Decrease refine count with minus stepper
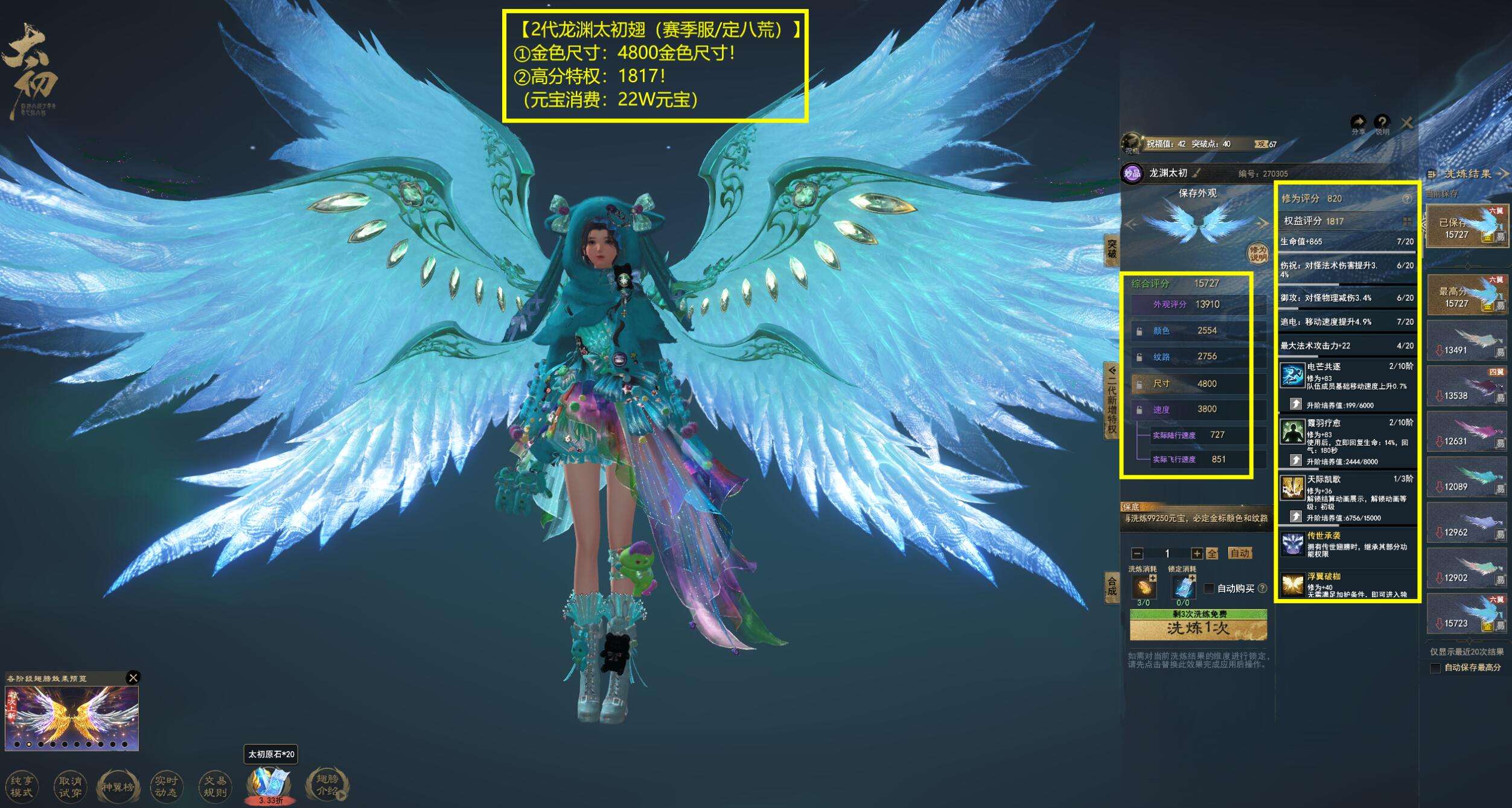The height and width of the screenshot is (808, 1512). pos(1137,553)
